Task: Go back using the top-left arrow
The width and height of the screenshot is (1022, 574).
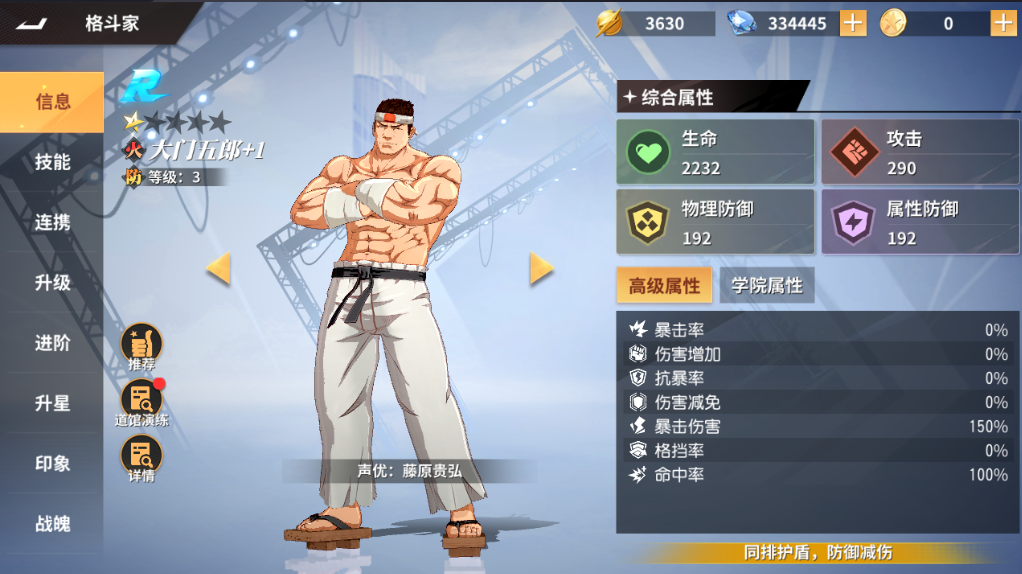Action: click(x=32, y=23)
